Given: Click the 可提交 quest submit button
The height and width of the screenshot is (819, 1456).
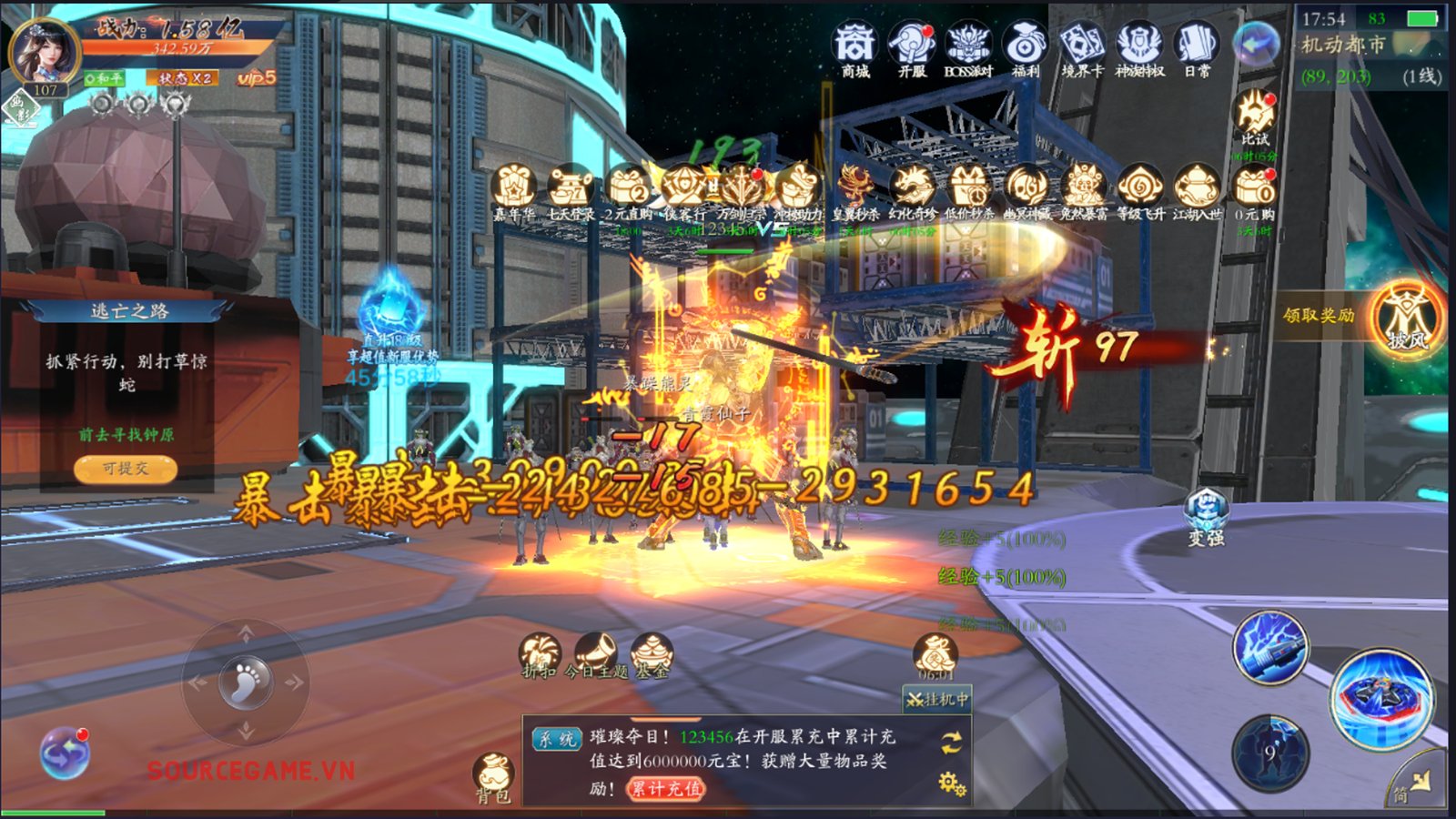Looking at the screenshot, I should pos(126,469).
